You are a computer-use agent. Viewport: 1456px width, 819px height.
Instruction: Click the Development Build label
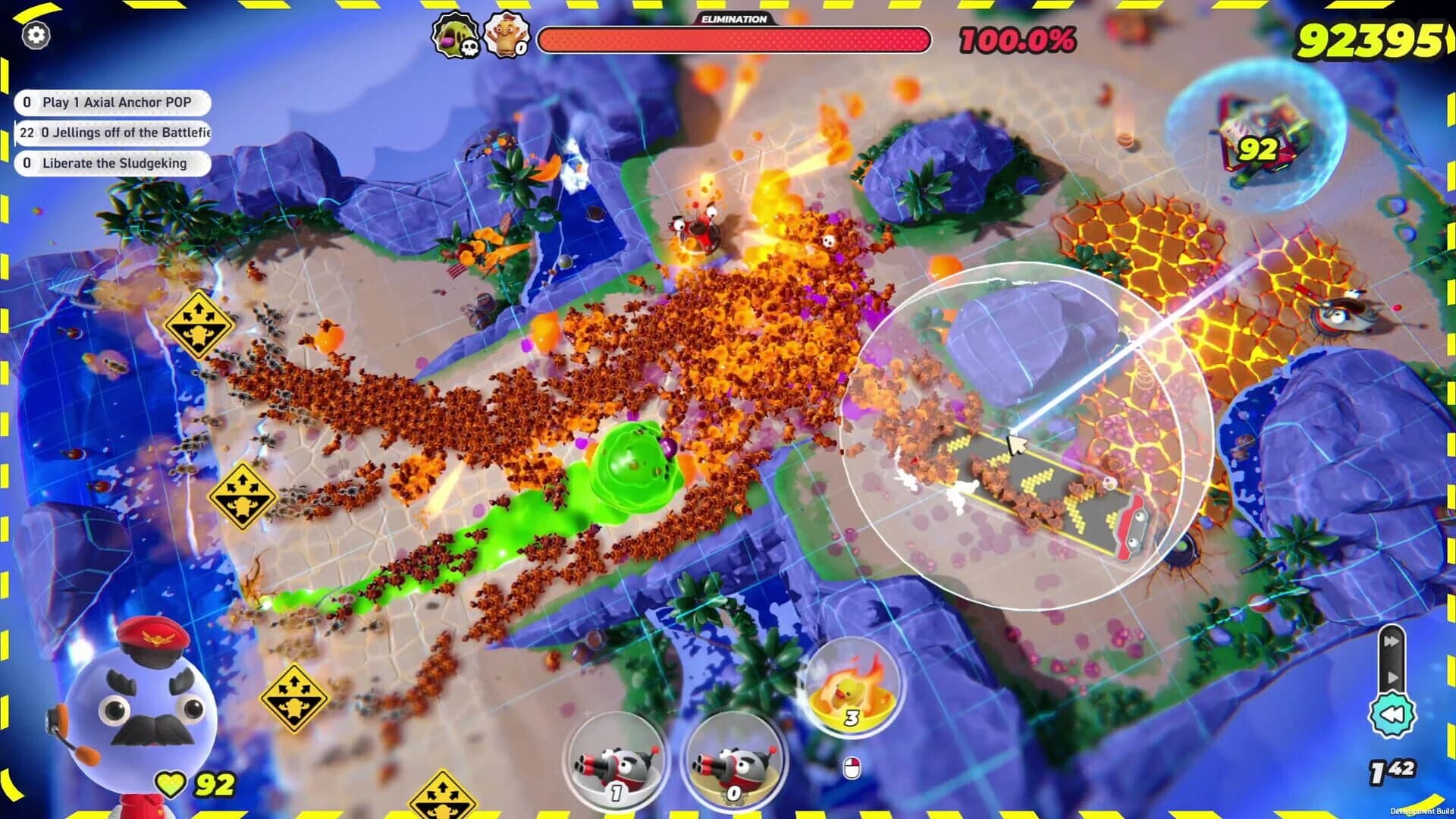1423,810
